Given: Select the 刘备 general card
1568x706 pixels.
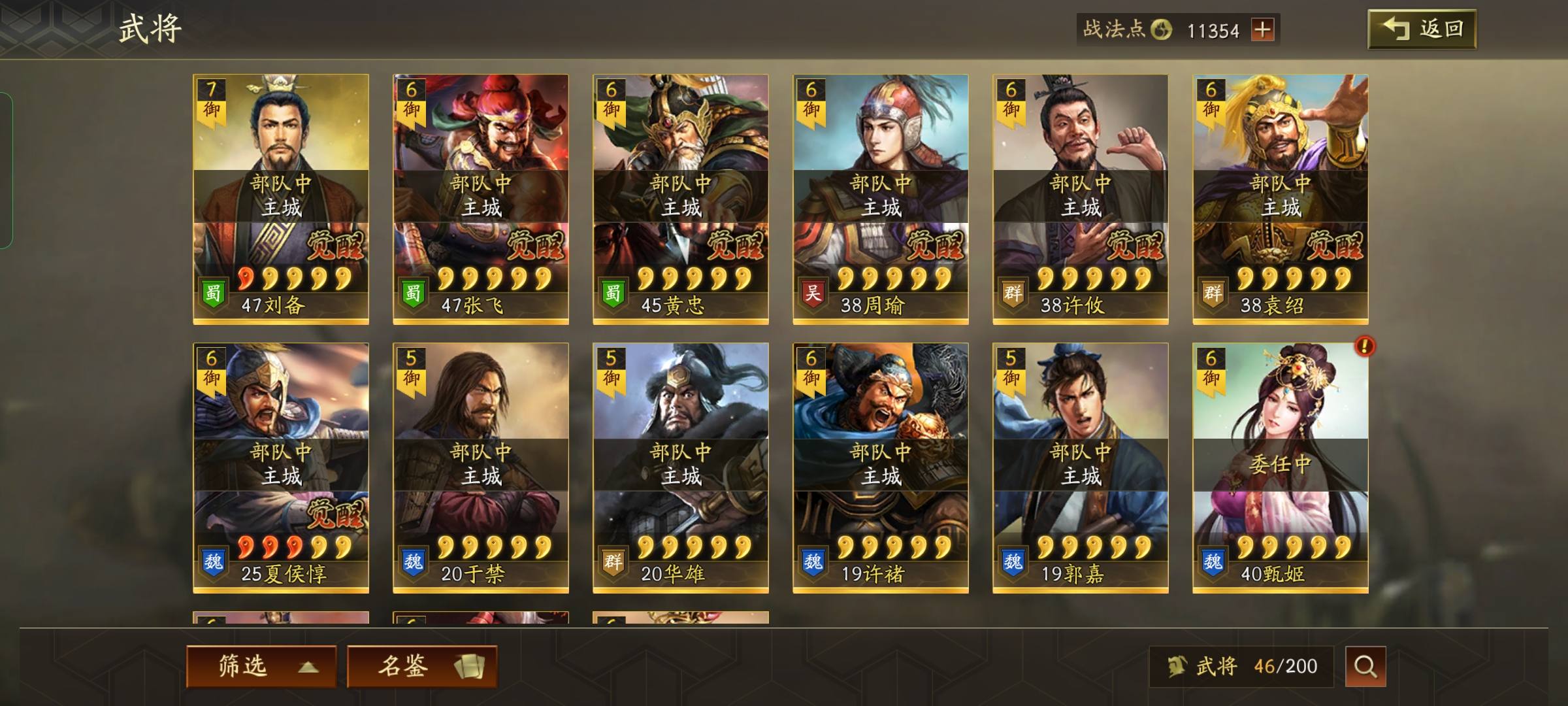Looking at the screenshot, I should (x=281, y=199).
